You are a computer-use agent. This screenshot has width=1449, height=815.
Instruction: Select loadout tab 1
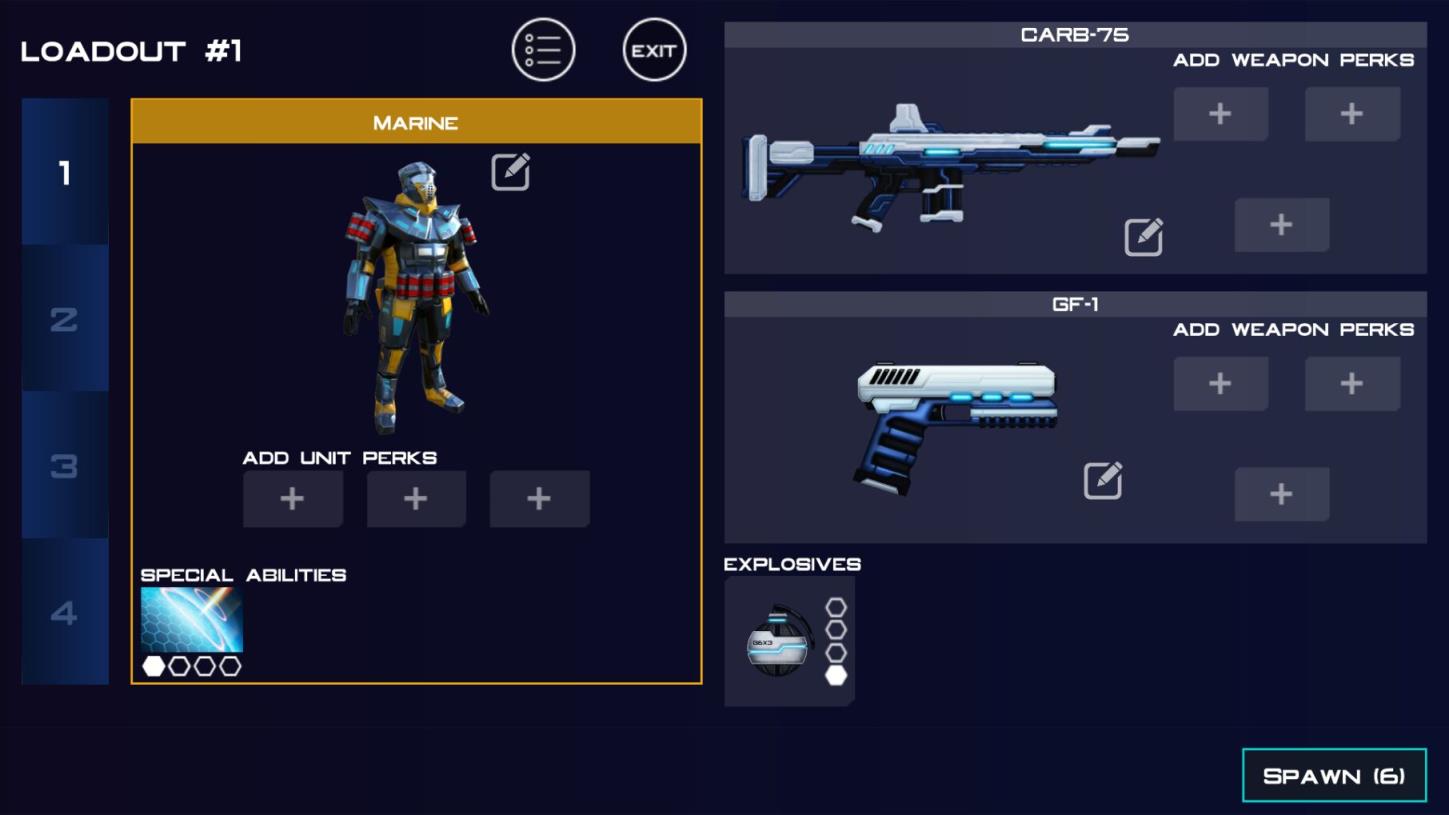tap(64, 173)
